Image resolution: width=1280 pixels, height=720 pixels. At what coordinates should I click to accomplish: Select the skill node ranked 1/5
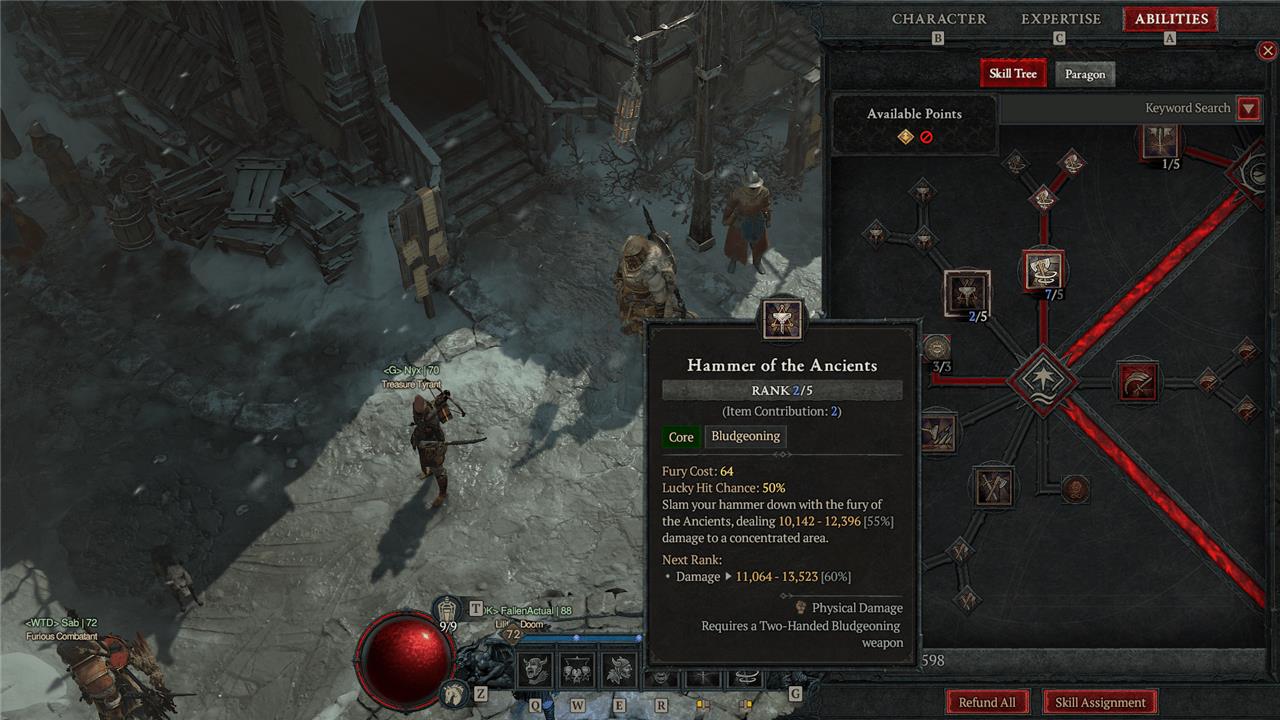1158,141
